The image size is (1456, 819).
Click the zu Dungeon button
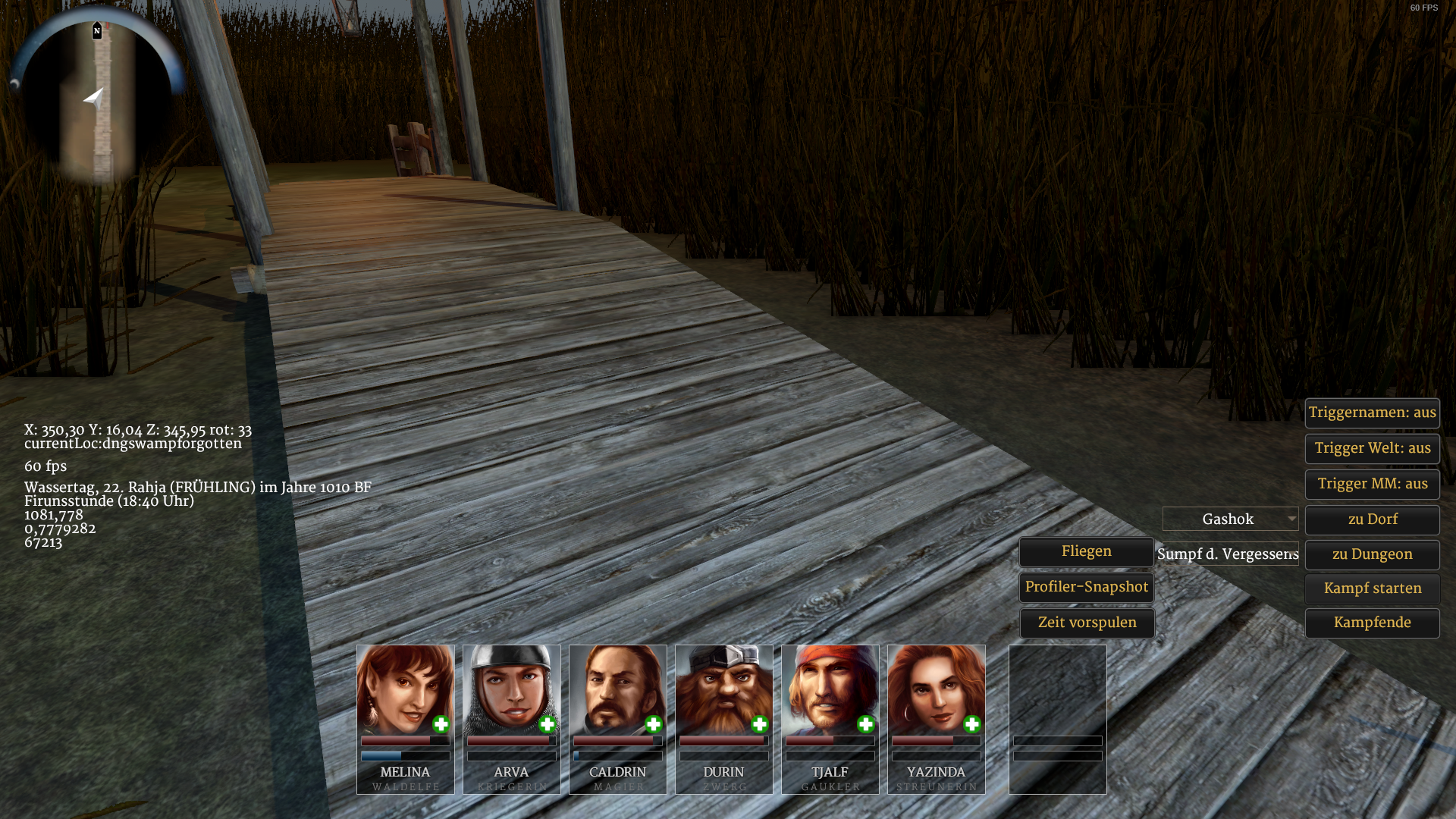tap(1372, 554)
